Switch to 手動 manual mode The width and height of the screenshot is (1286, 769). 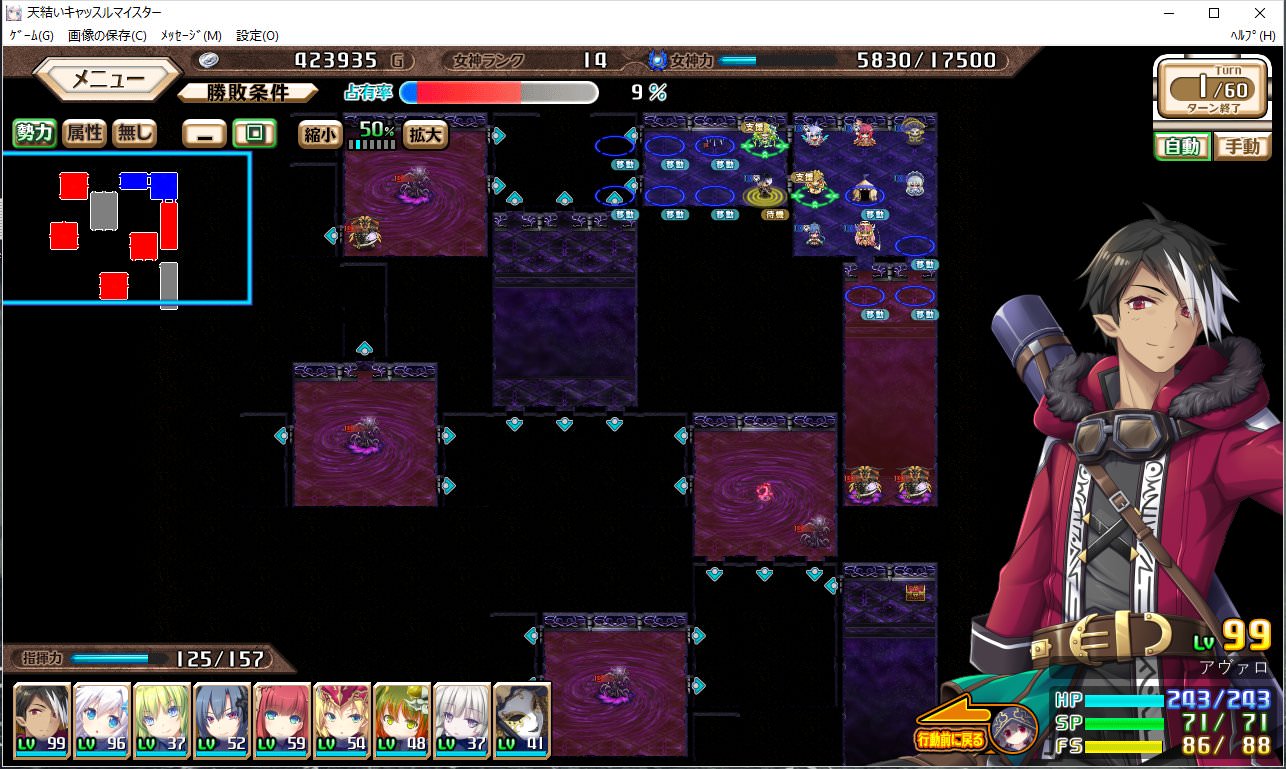1242,147
